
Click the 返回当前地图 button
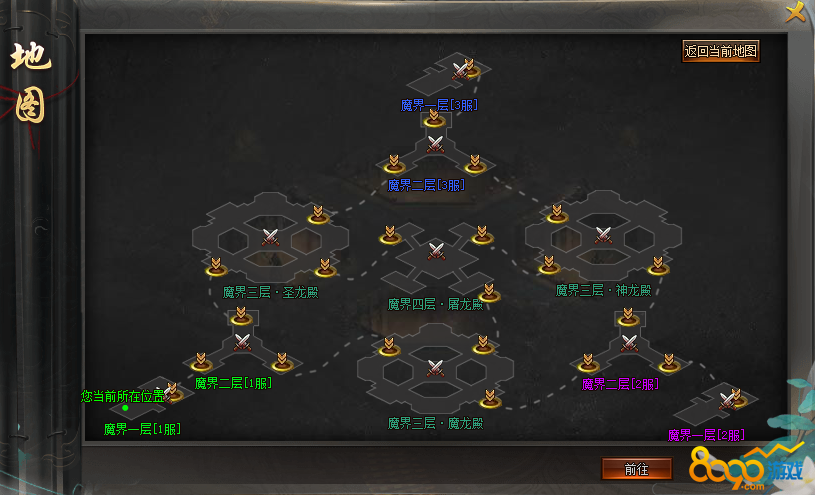click(721, 51)
